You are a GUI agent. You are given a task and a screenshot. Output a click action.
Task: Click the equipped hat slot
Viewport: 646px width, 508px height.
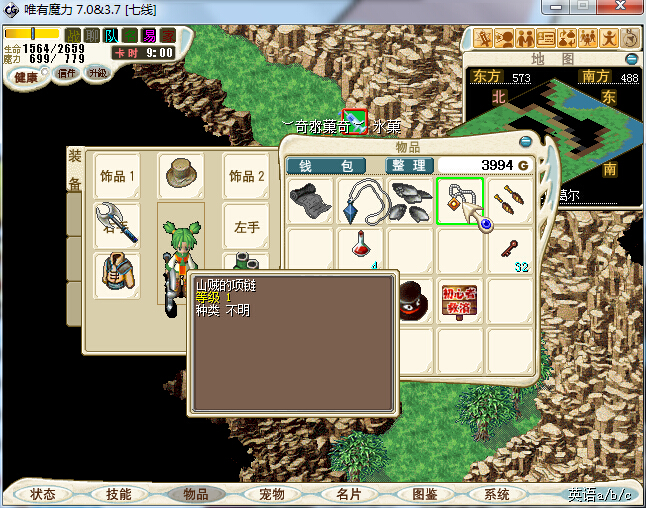[x=181, y=176]
